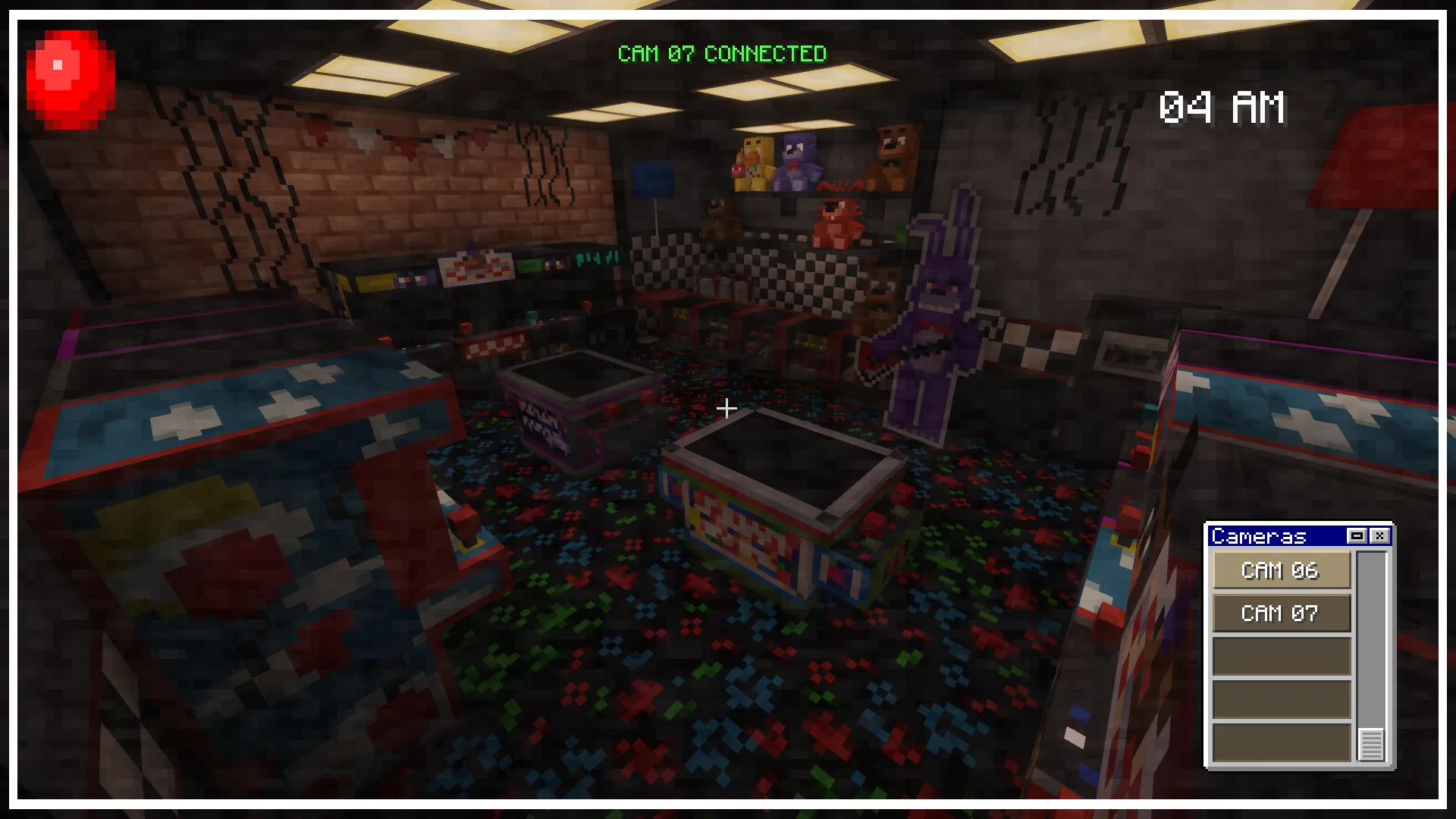This screenshot has width=1456, height=819.
Task: Click the pink cupcake plush on the shelf
Action: tap(737, 171)
